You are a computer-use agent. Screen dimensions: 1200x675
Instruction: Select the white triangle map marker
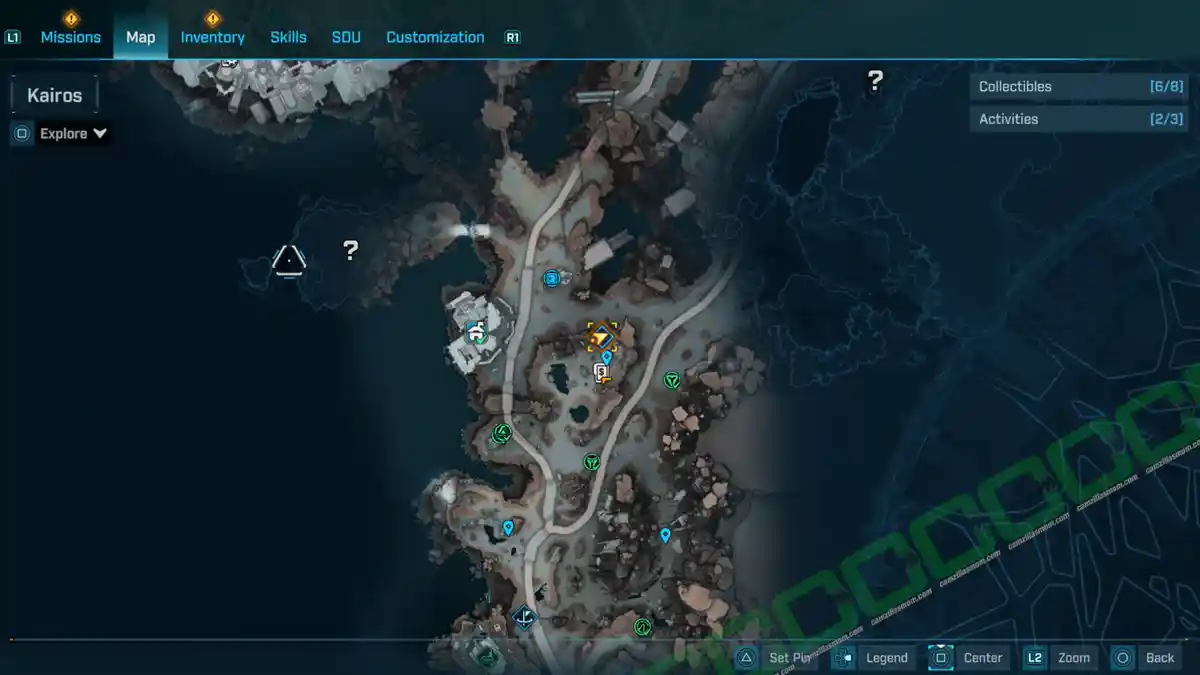click(289, 261)
